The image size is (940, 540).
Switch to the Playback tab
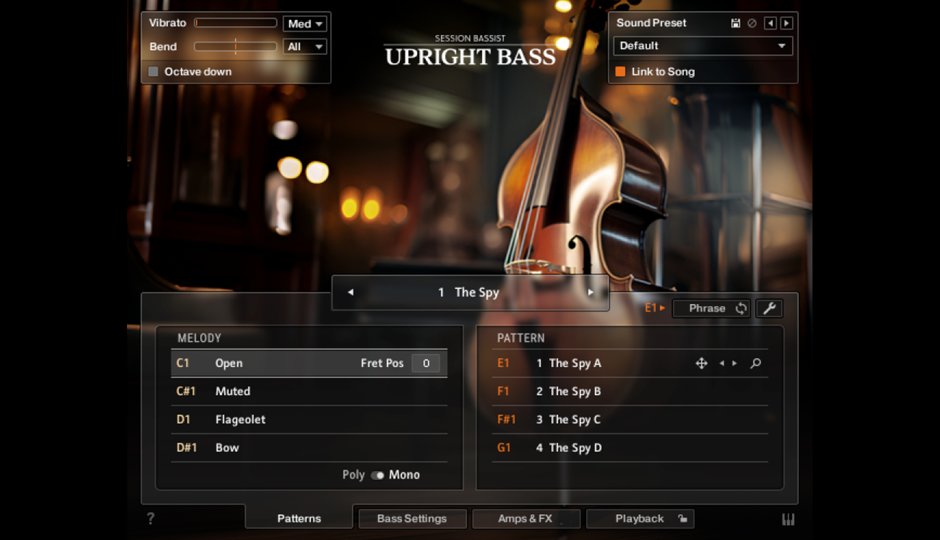[639, 519]
